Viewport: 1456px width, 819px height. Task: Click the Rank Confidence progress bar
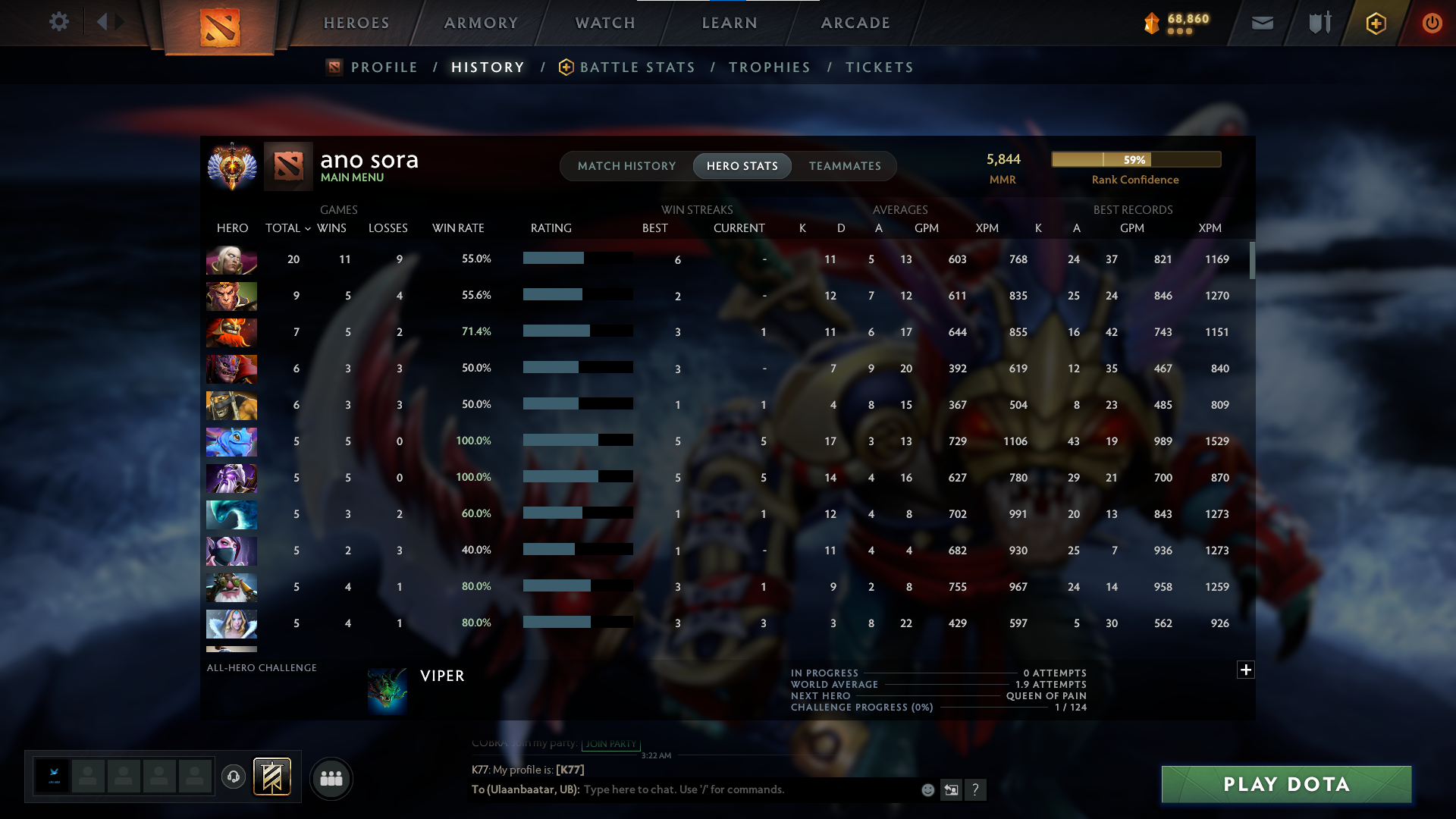1135,159
